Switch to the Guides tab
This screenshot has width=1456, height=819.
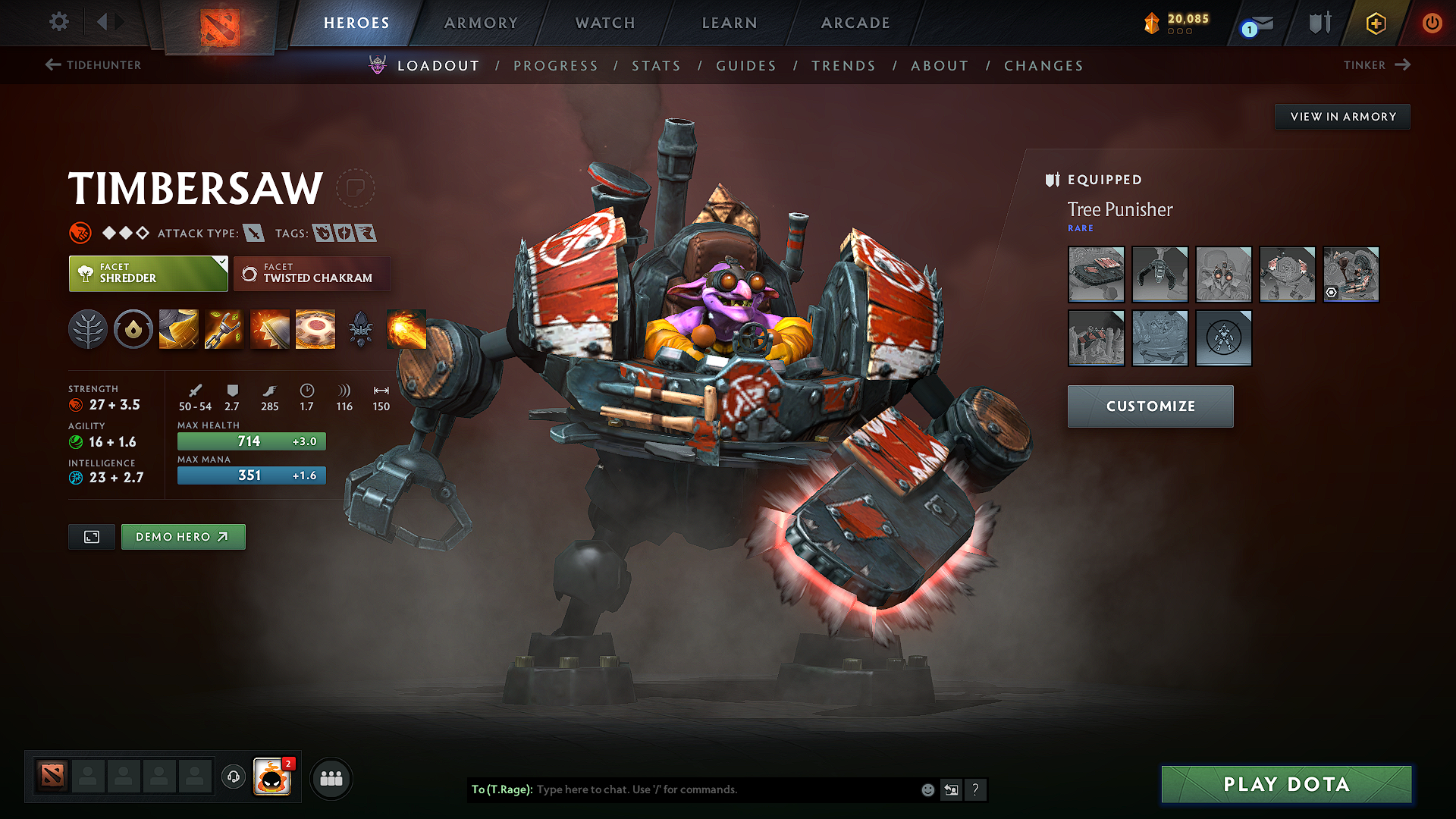point(745,66)
